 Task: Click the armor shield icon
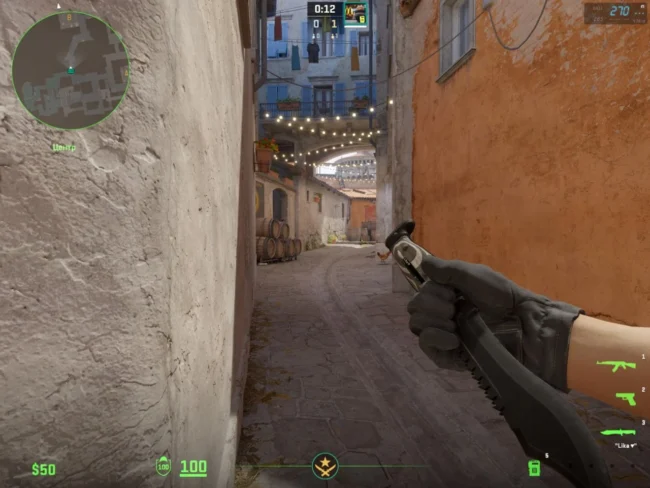[163, 466]
